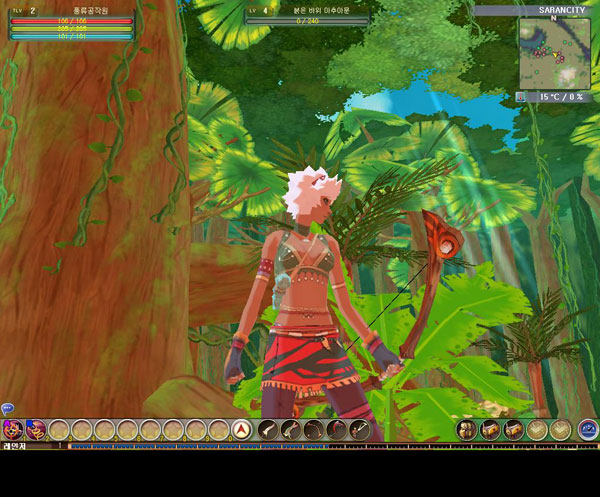600x497 pixels.
Task: Click the thermometer weather icon
Action: pos(521,97)
